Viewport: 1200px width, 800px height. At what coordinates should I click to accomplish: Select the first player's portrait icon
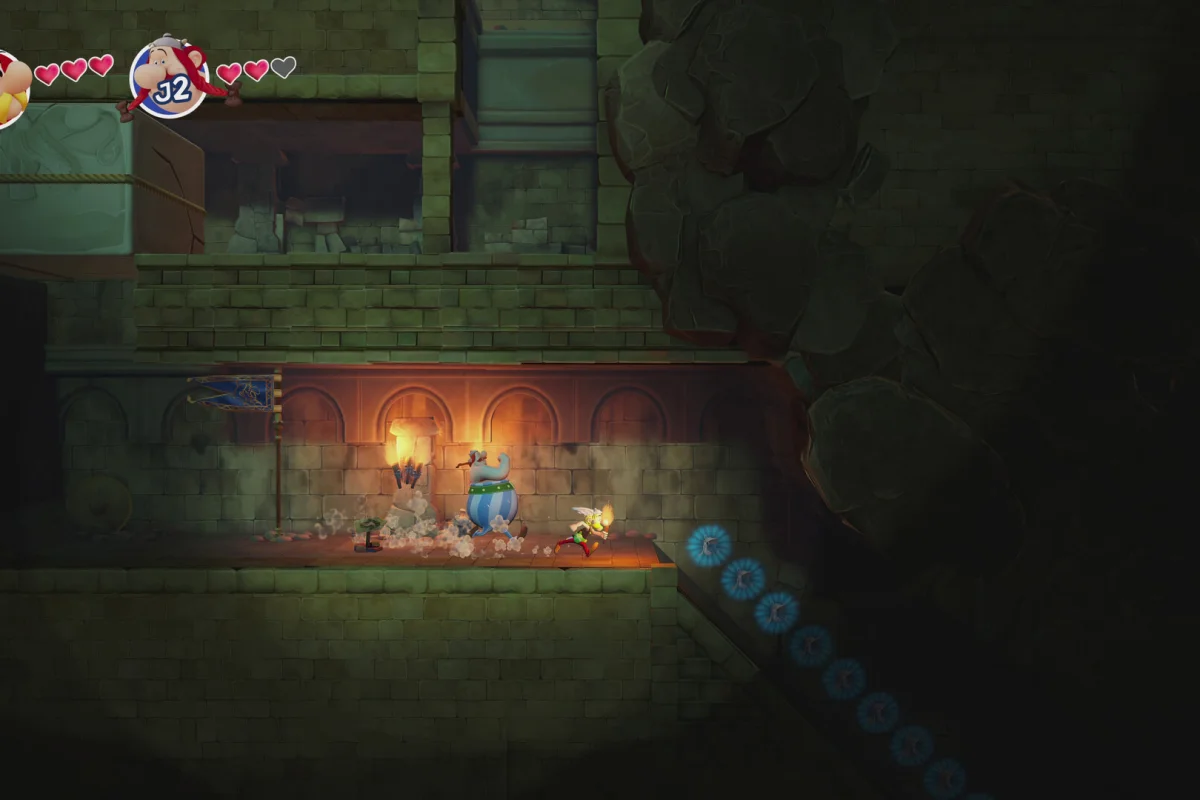(x=10, y=89)
